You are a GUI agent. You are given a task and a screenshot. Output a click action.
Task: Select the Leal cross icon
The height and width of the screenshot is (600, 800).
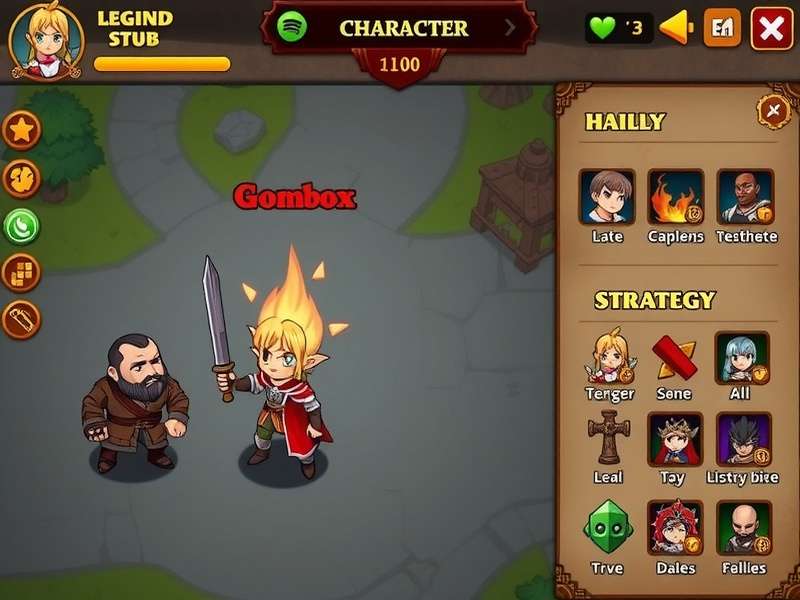[608, 439]
